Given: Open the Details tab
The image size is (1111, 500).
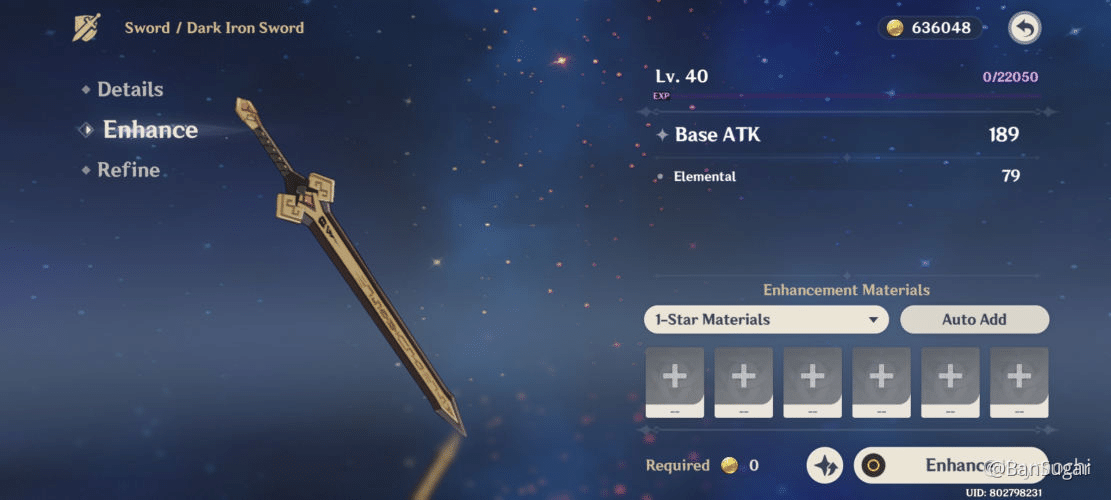Looking at the screenshot, I should click(130, 90).
